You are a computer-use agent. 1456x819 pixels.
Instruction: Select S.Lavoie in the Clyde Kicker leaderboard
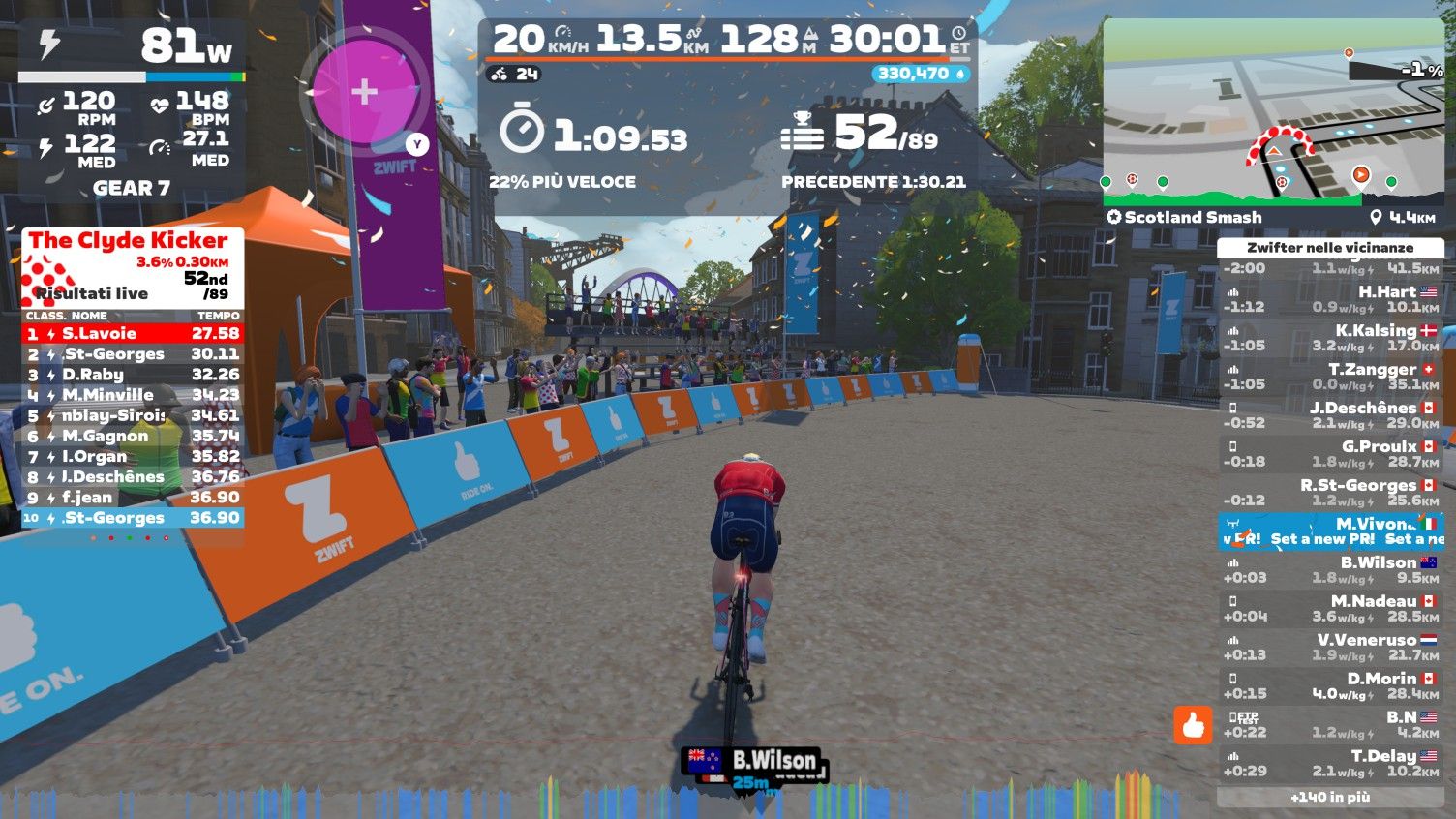pos(133,334)
